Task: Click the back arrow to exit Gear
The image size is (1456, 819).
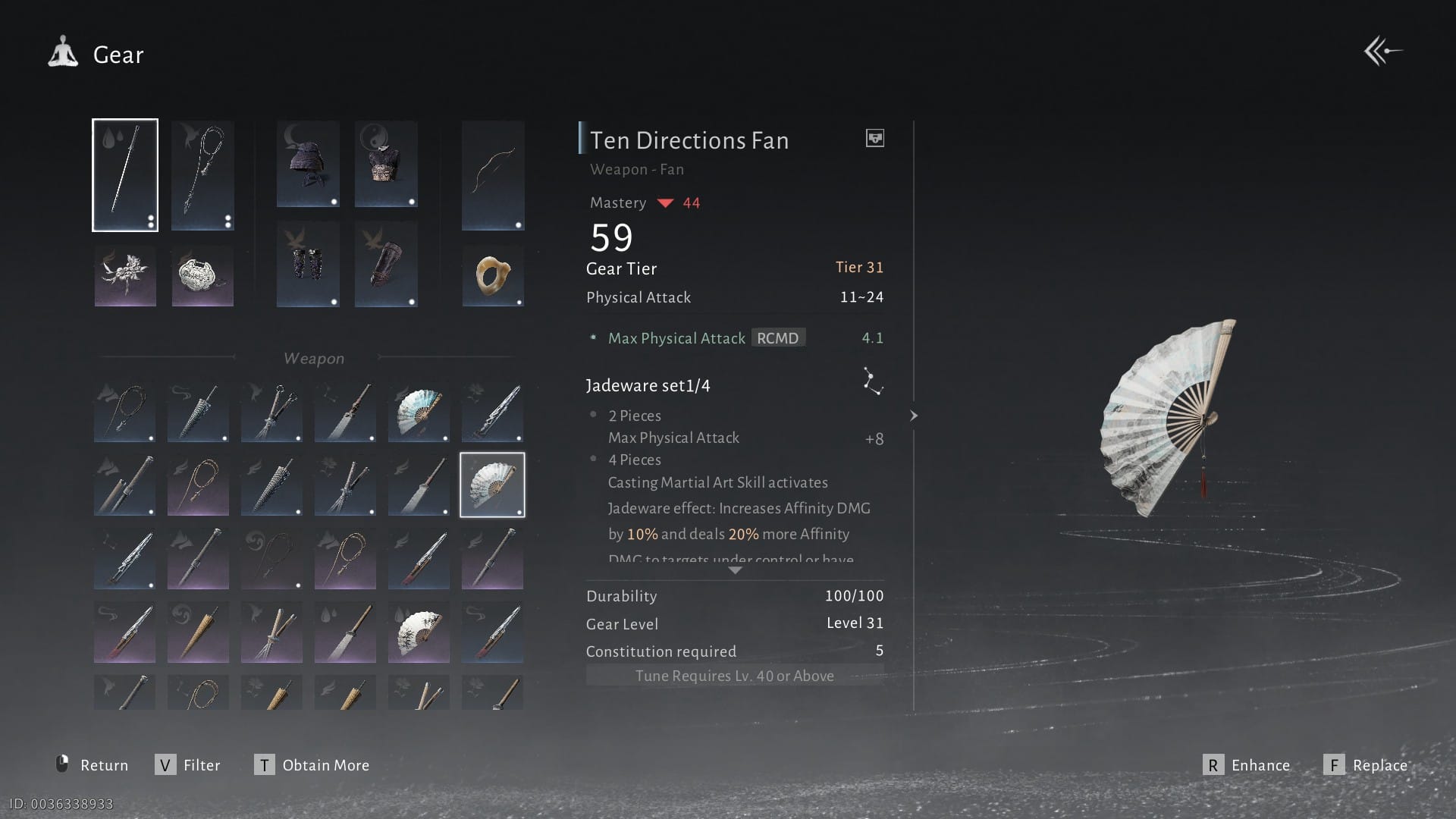Action: 1382,52
